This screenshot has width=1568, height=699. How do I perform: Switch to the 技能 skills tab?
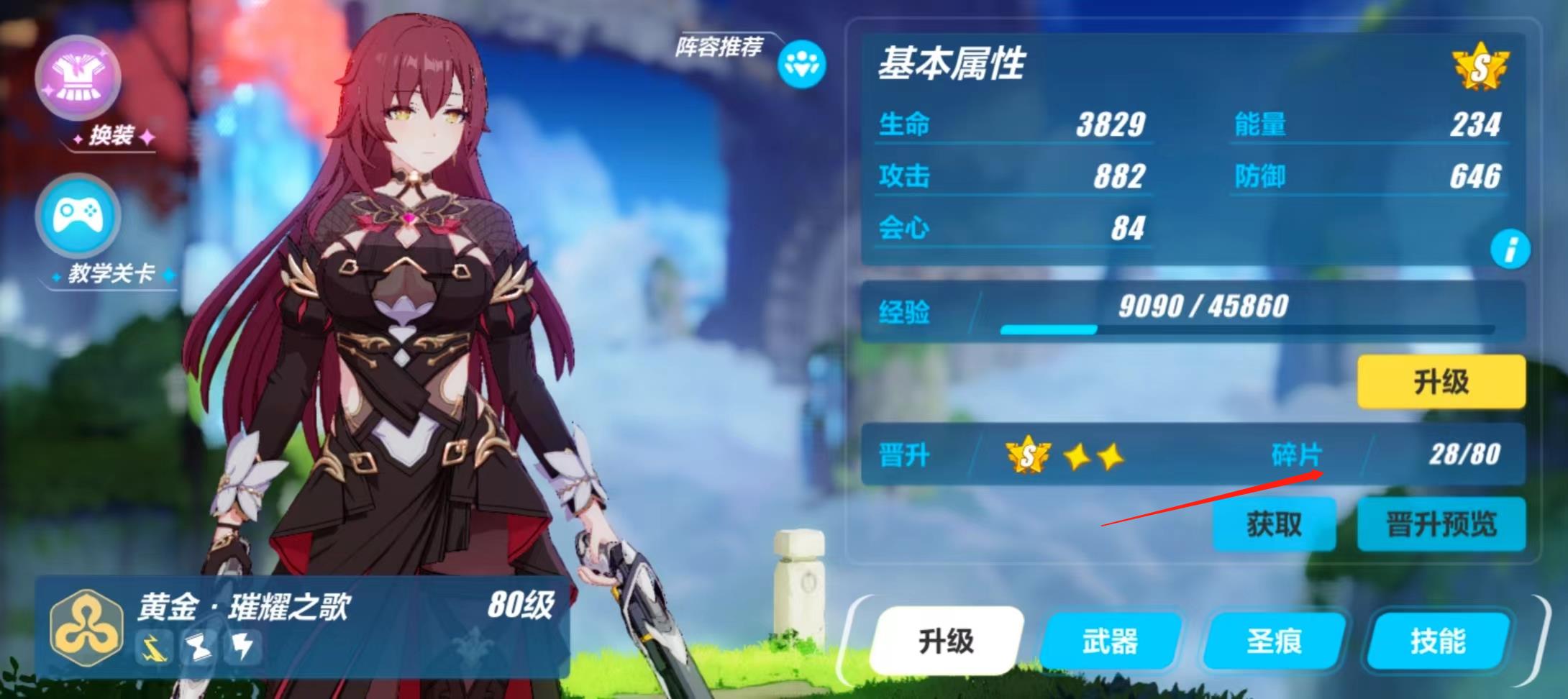(1438, 641)
